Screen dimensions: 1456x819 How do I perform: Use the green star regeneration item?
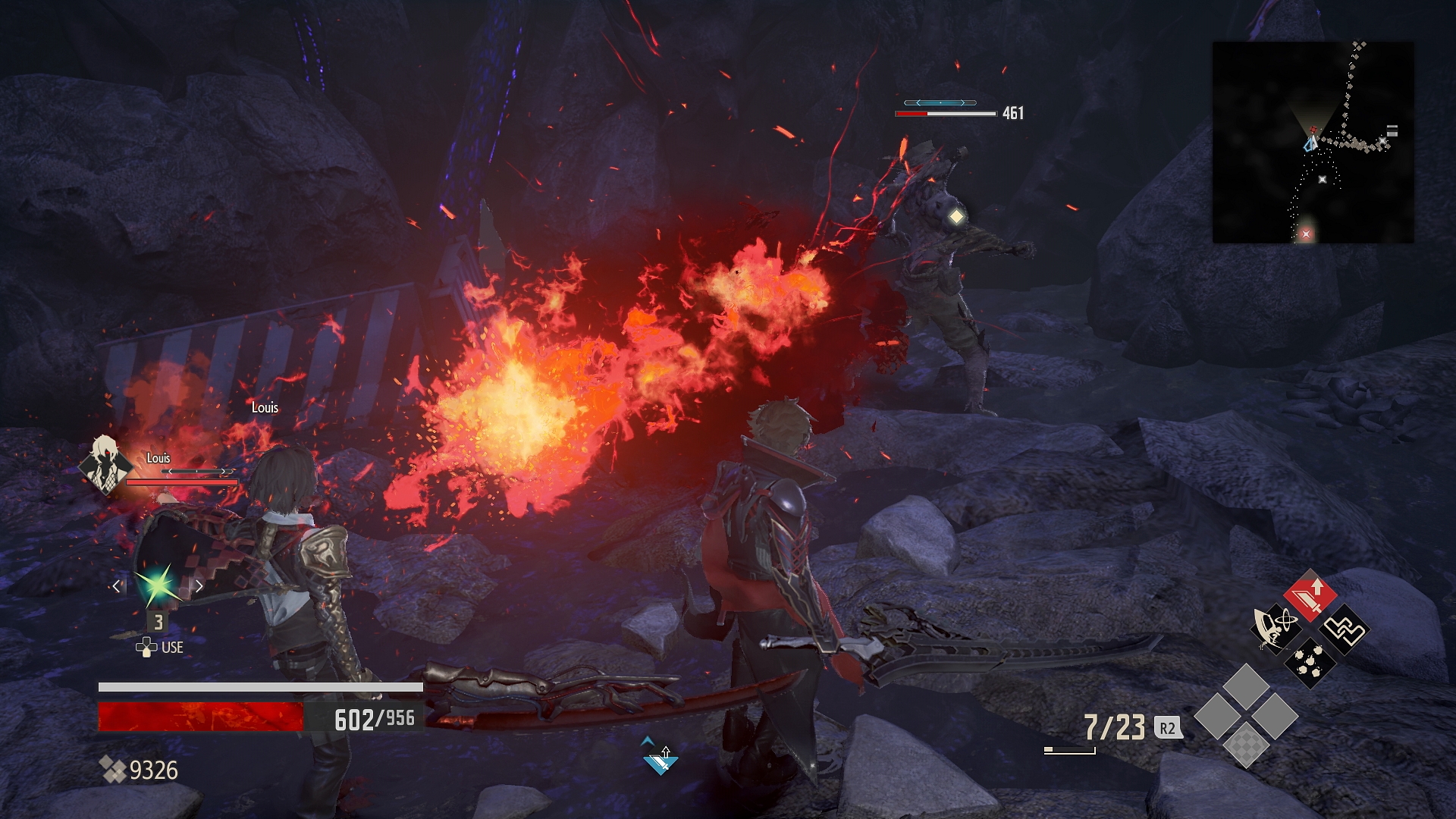pyautogui.click(x=158, y=585)
